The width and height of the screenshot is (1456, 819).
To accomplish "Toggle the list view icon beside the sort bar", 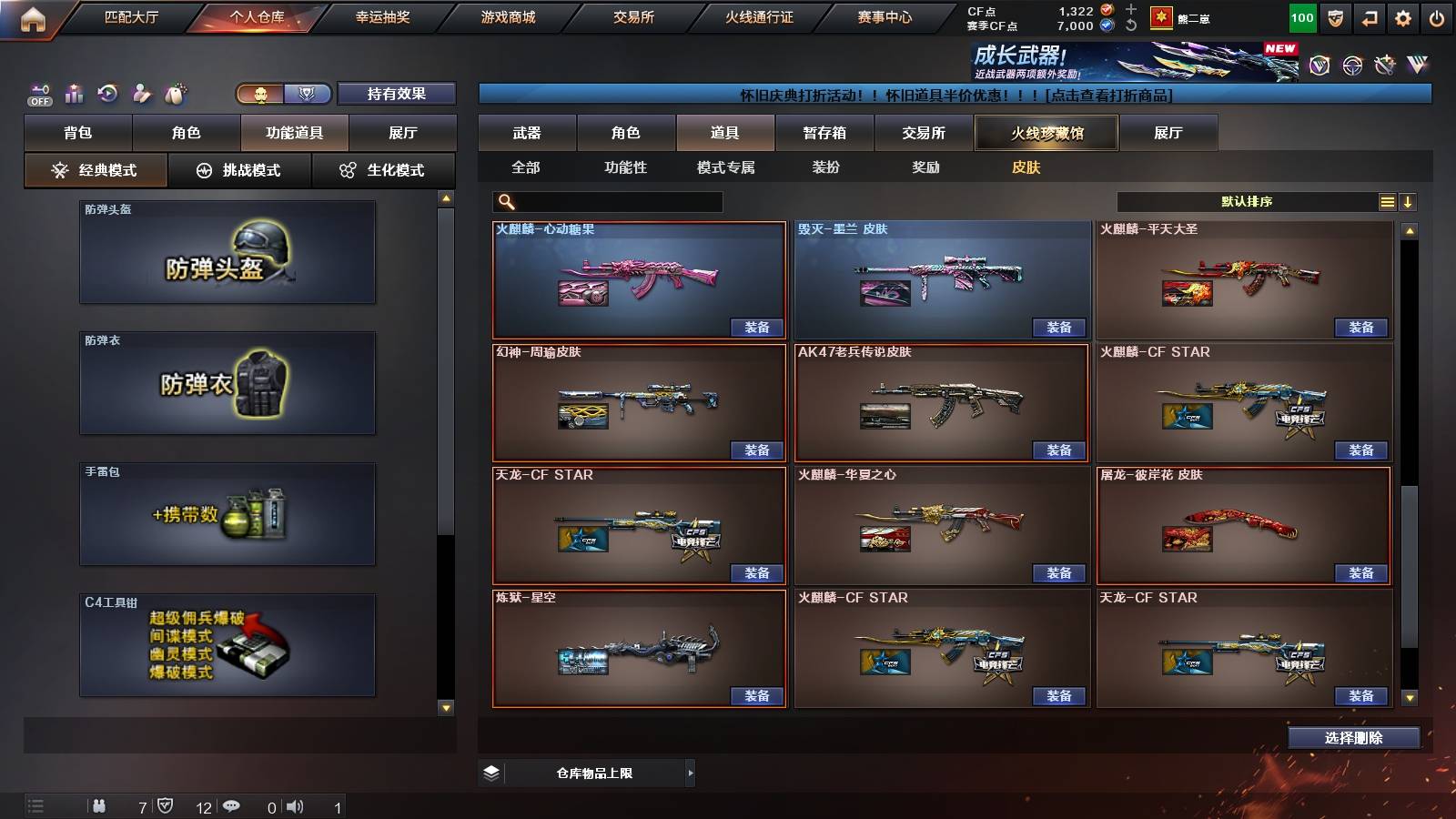I will 1387,201.
